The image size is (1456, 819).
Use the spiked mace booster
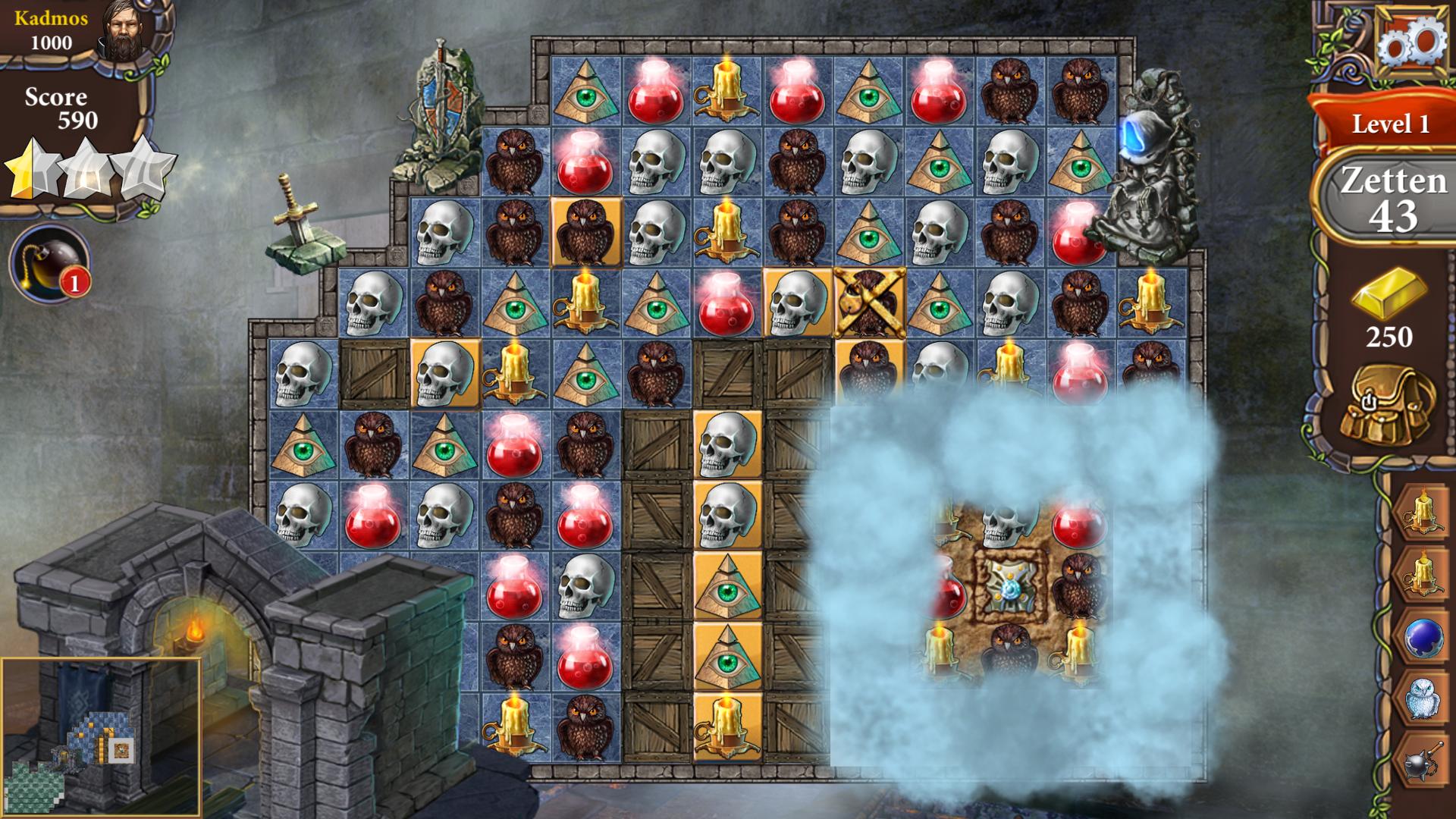tap(1423, 760)
